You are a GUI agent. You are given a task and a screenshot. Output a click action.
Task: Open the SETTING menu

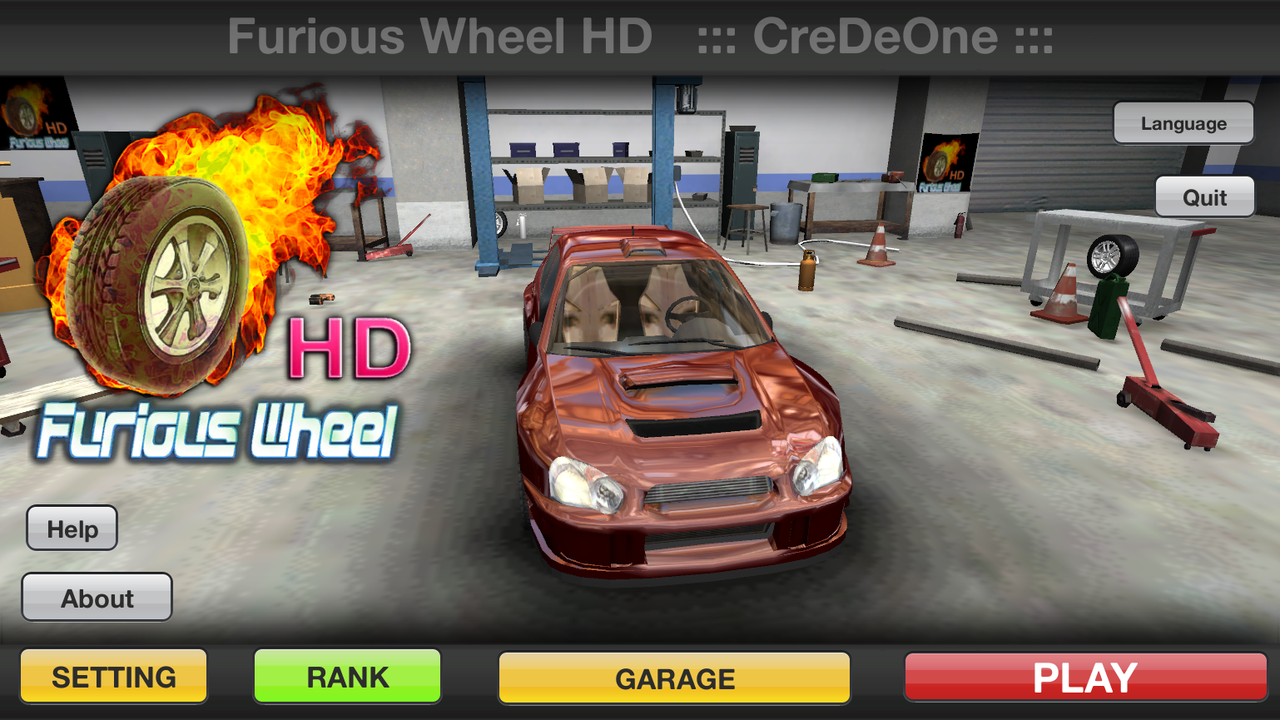[x=113, y=676]
